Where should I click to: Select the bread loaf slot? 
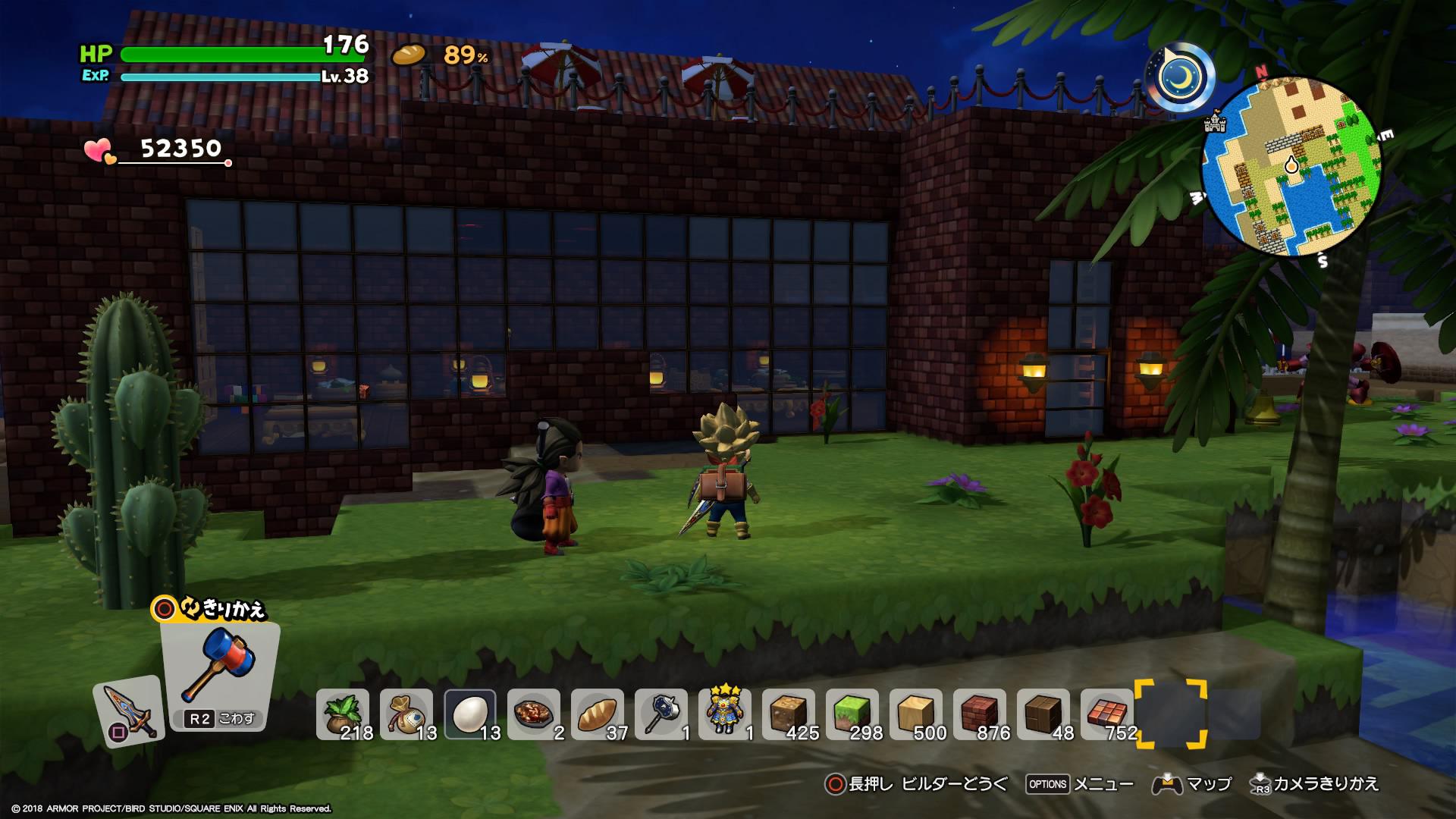click(598, 714)
